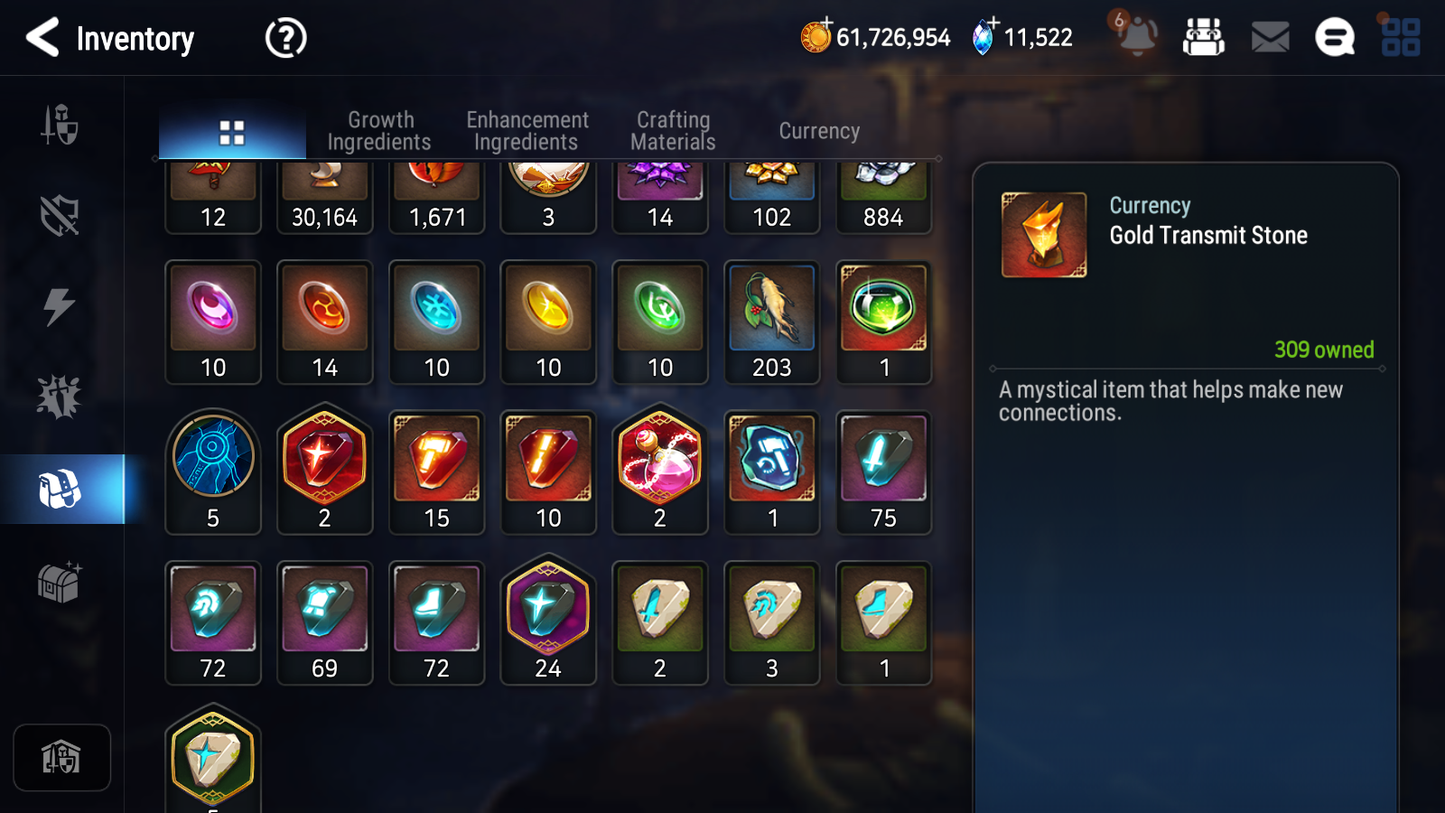
Task: Open the chat bubble icon
Action: (1334, 38)
